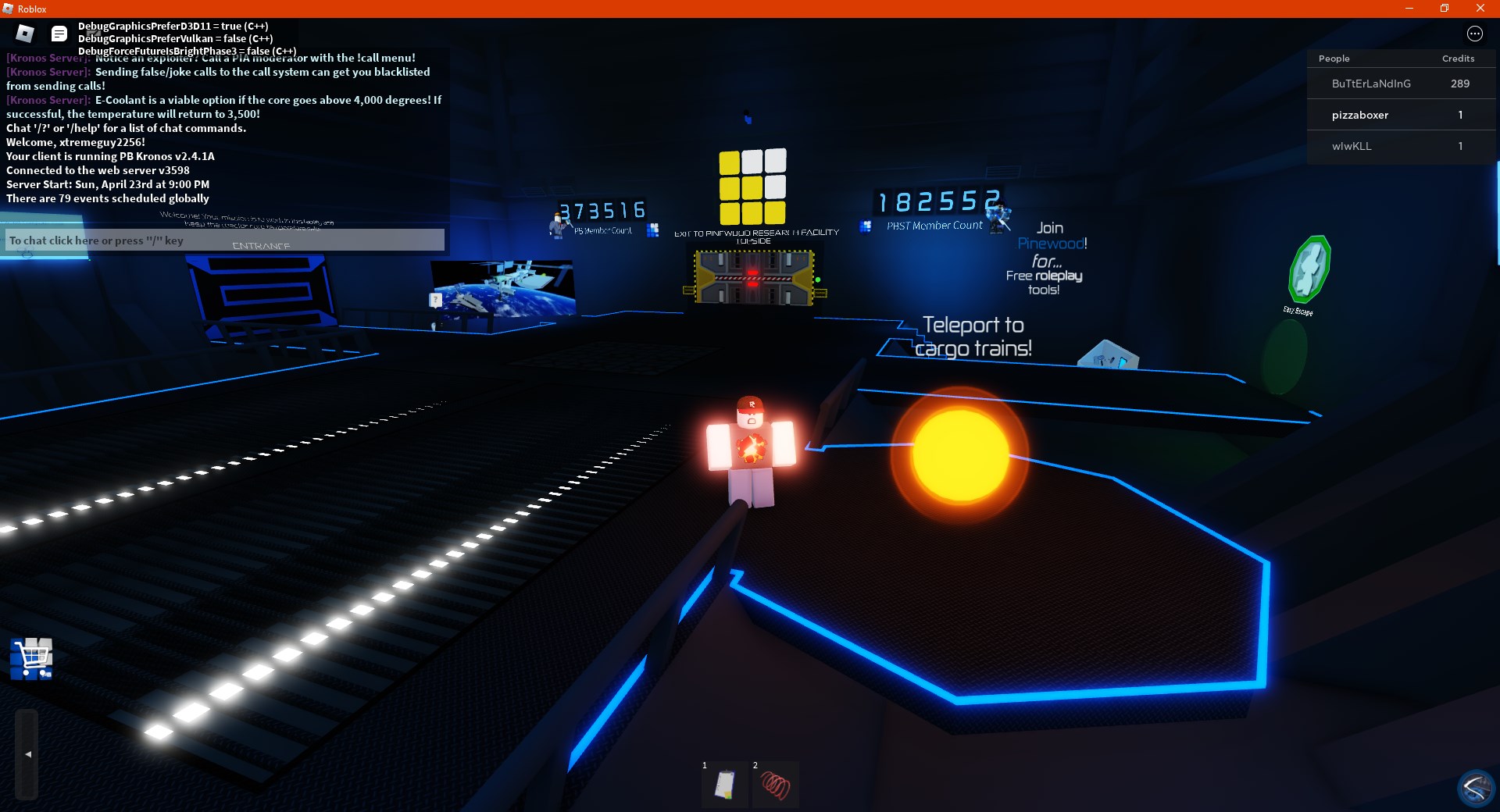Click BuTtErLaNdInG's player name

[1371, 84]
